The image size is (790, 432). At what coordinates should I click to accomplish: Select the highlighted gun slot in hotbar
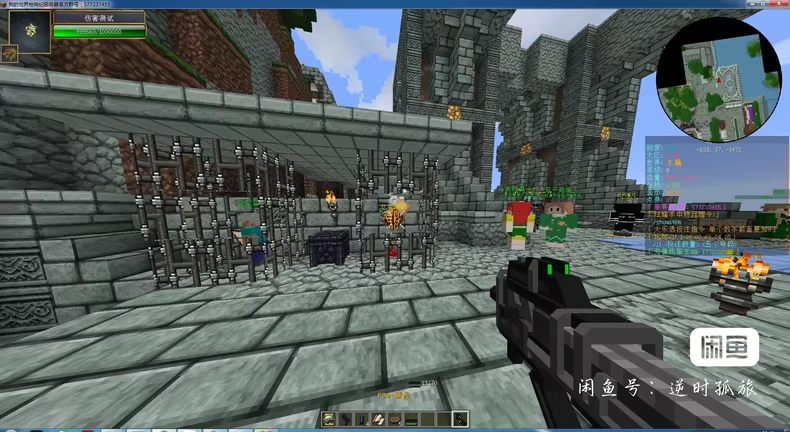460,419
